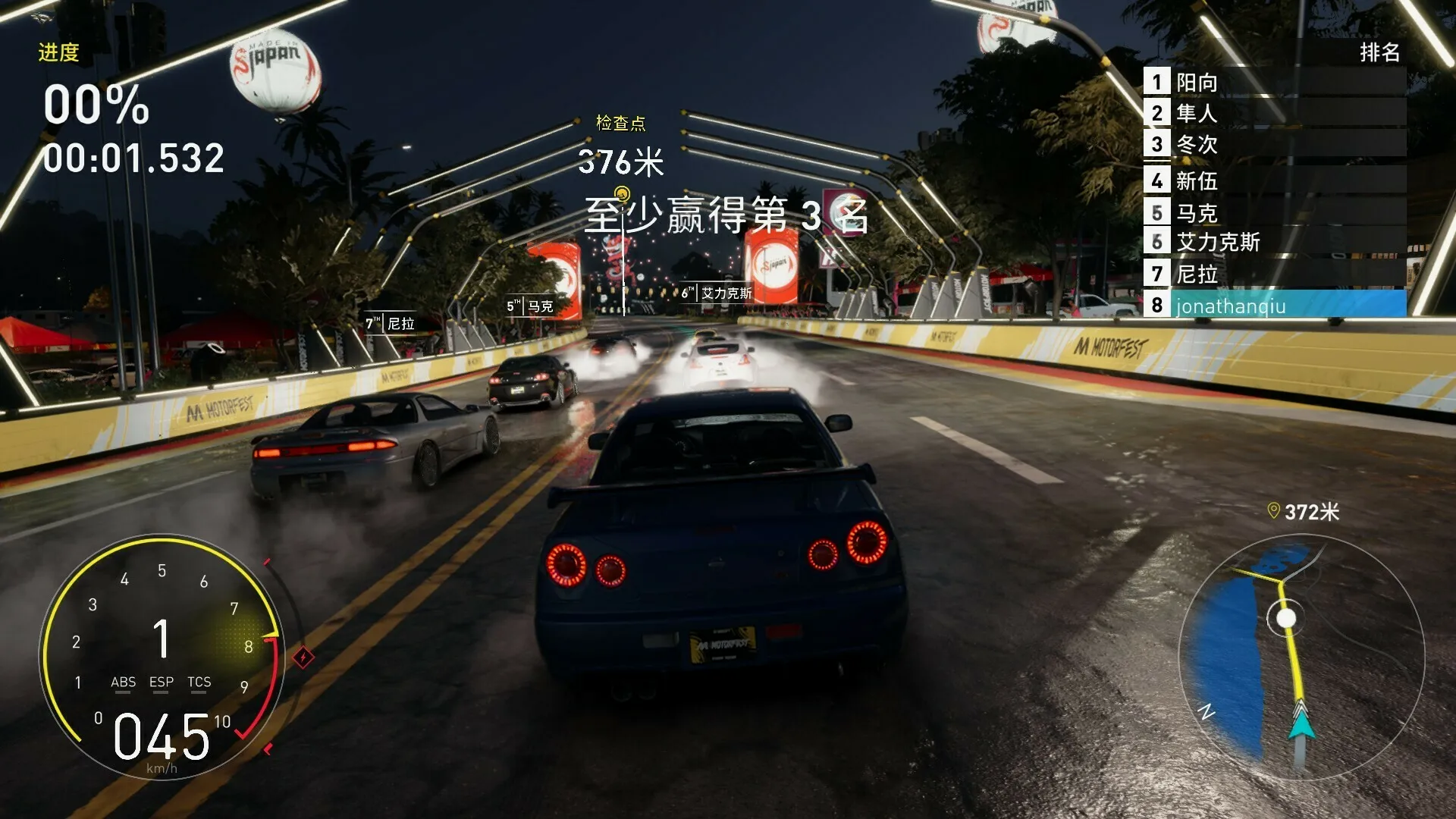
Task: Select the highlighted jonathanqiu ranking row
Action: pyautogui.click(x=1274, y=306)
